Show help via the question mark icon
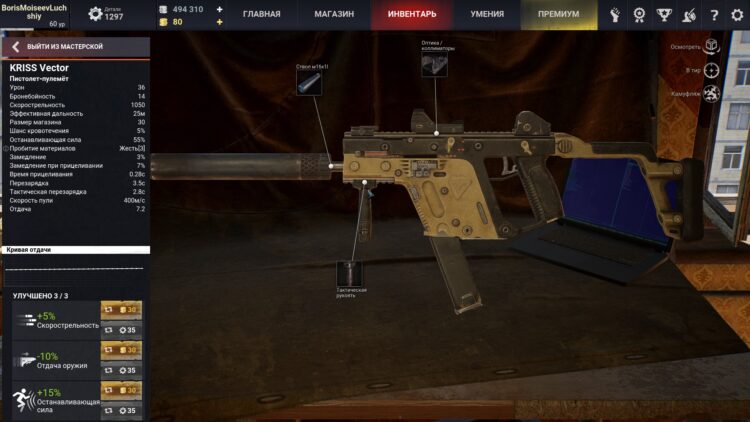Screen dimensions: 750x422 tap(713, 15)
